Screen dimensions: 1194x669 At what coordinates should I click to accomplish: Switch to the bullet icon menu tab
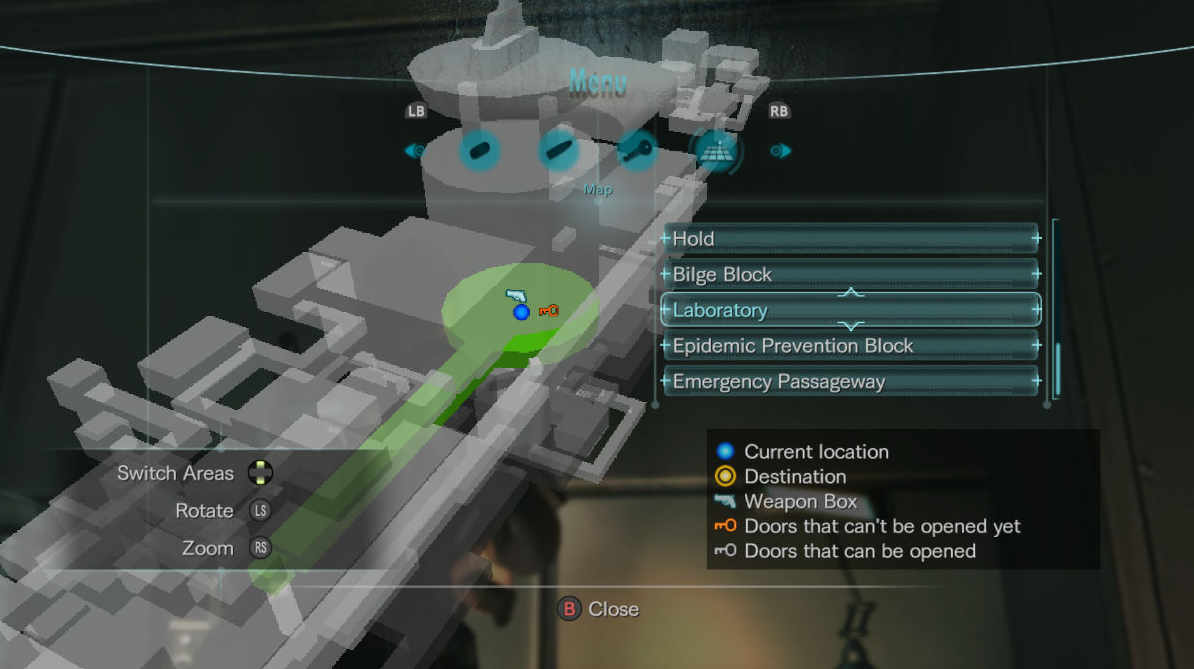click(x=558, y=152)
